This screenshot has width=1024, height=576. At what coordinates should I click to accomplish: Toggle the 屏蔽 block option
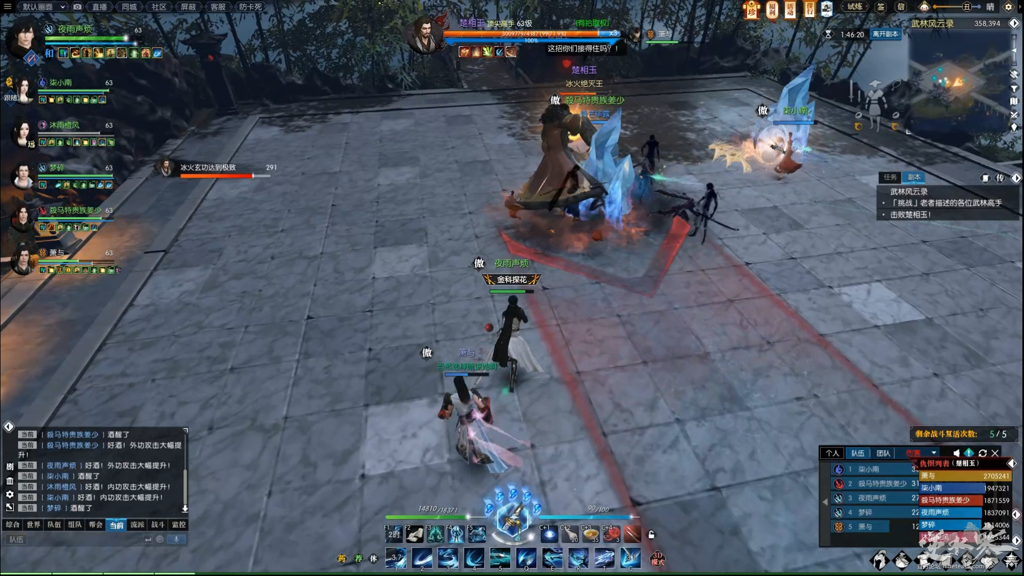188,6
